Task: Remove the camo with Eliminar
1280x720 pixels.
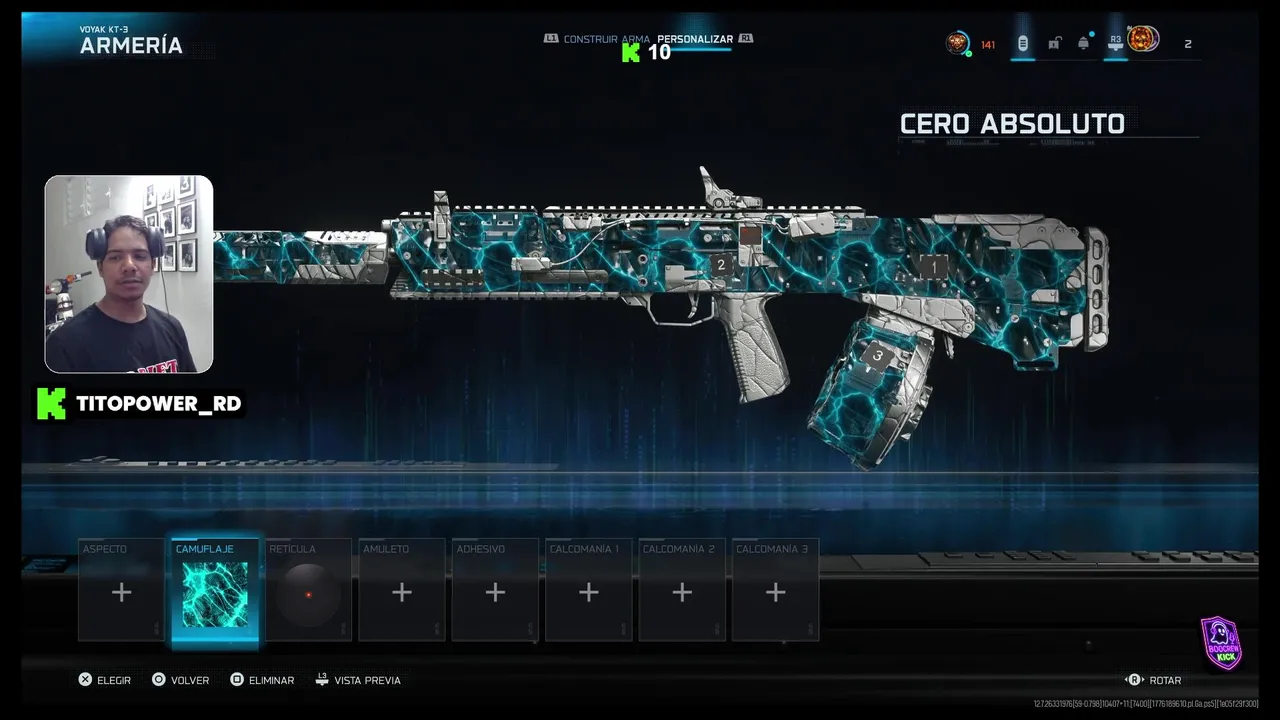Action: [262, 680]
